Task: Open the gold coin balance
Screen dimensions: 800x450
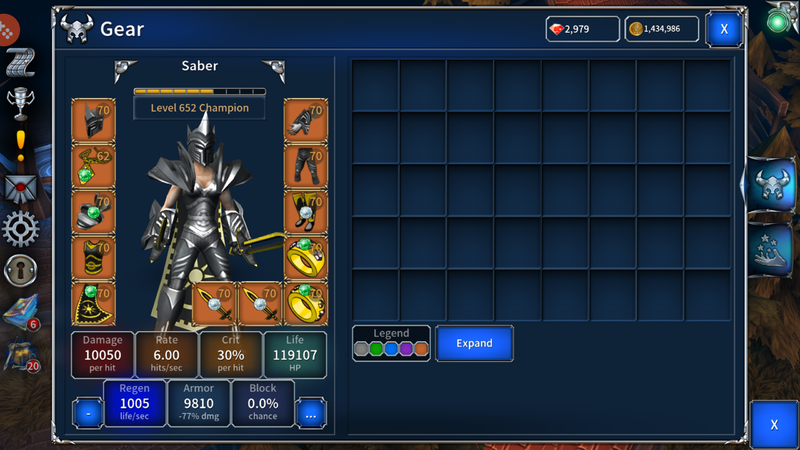Action: click(662, 29)
